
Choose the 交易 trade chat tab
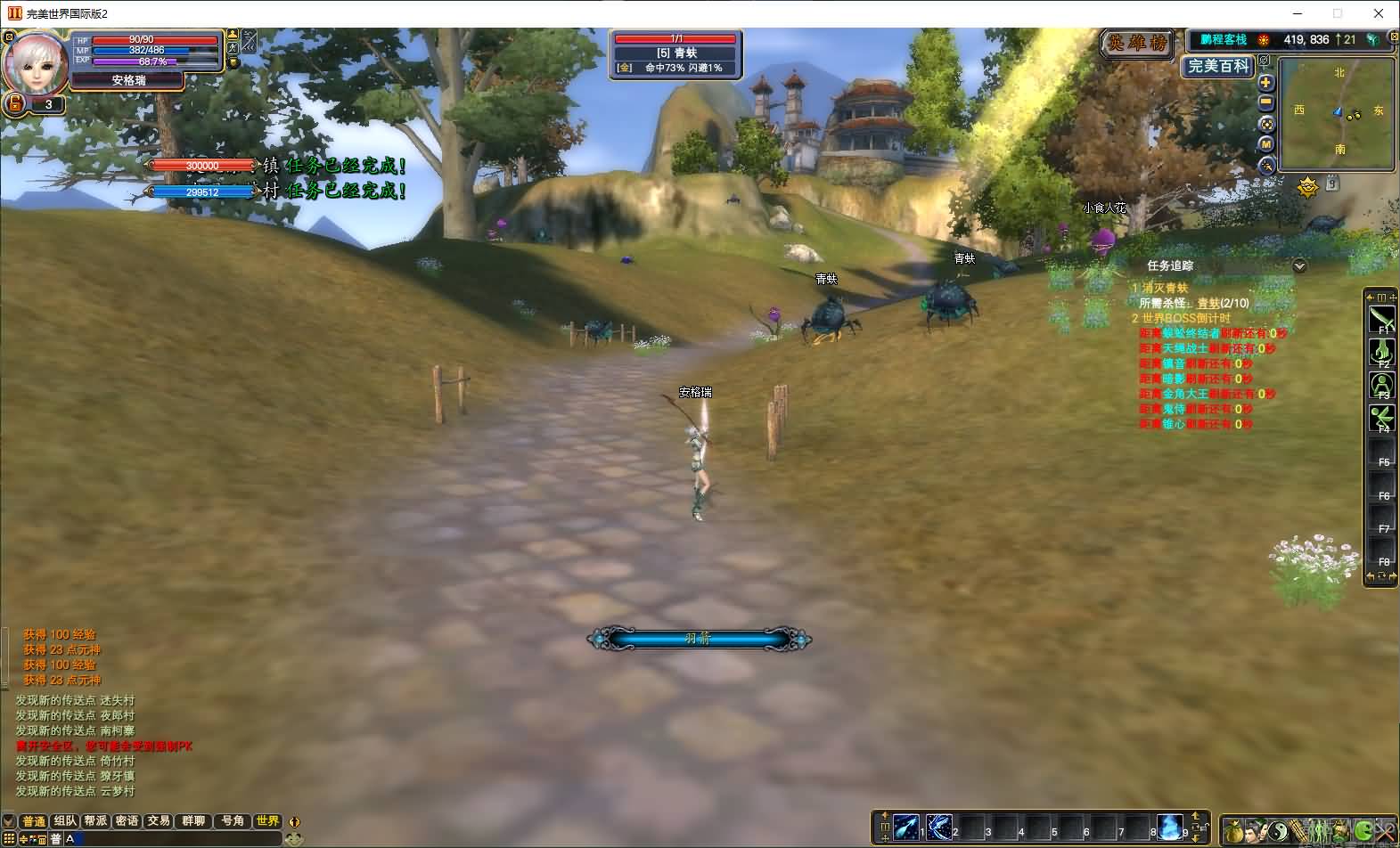tap(159, 821)
